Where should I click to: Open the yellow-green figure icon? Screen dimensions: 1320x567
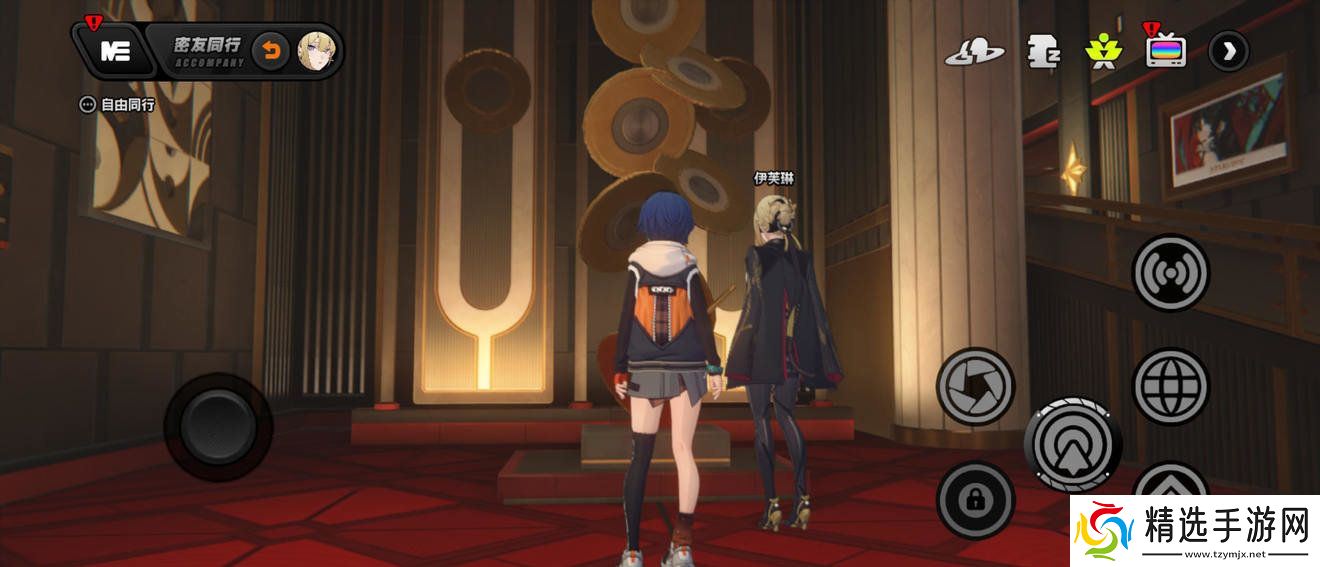(x=1104, y=51)
